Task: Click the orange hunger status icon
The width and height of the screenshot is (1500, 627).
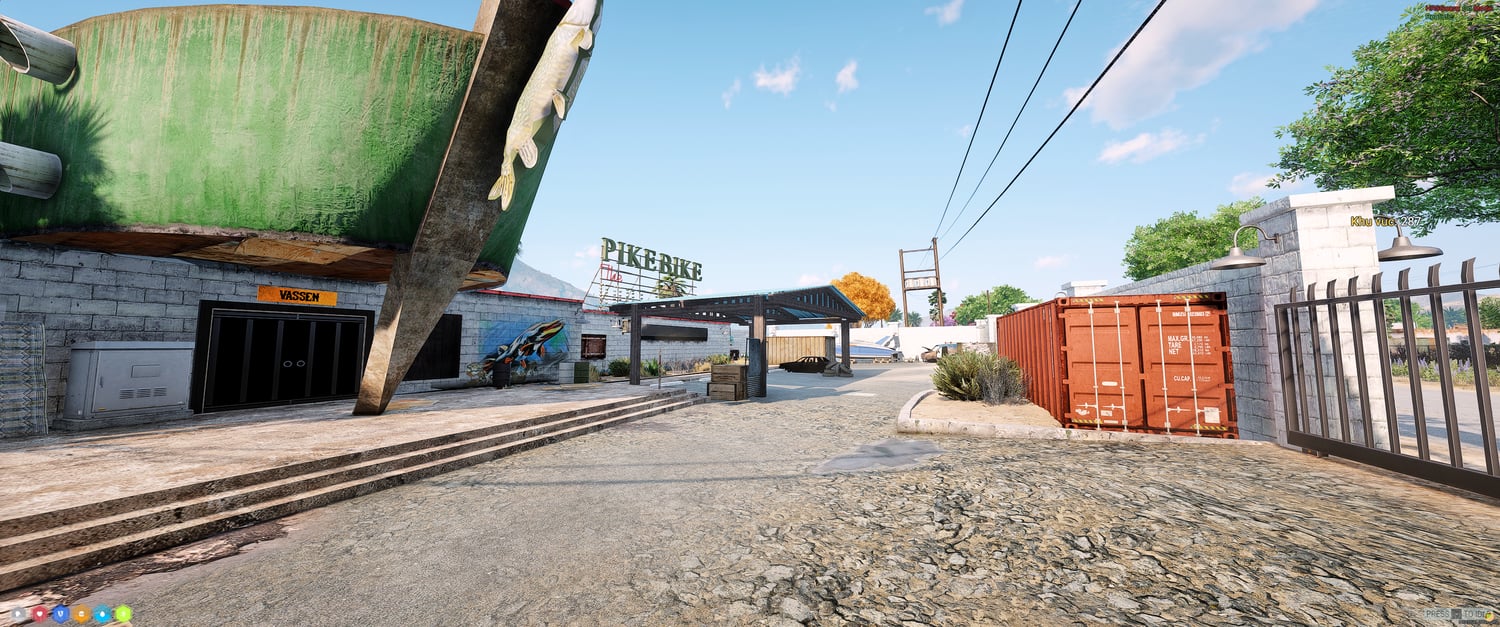Action: (81, 614)
